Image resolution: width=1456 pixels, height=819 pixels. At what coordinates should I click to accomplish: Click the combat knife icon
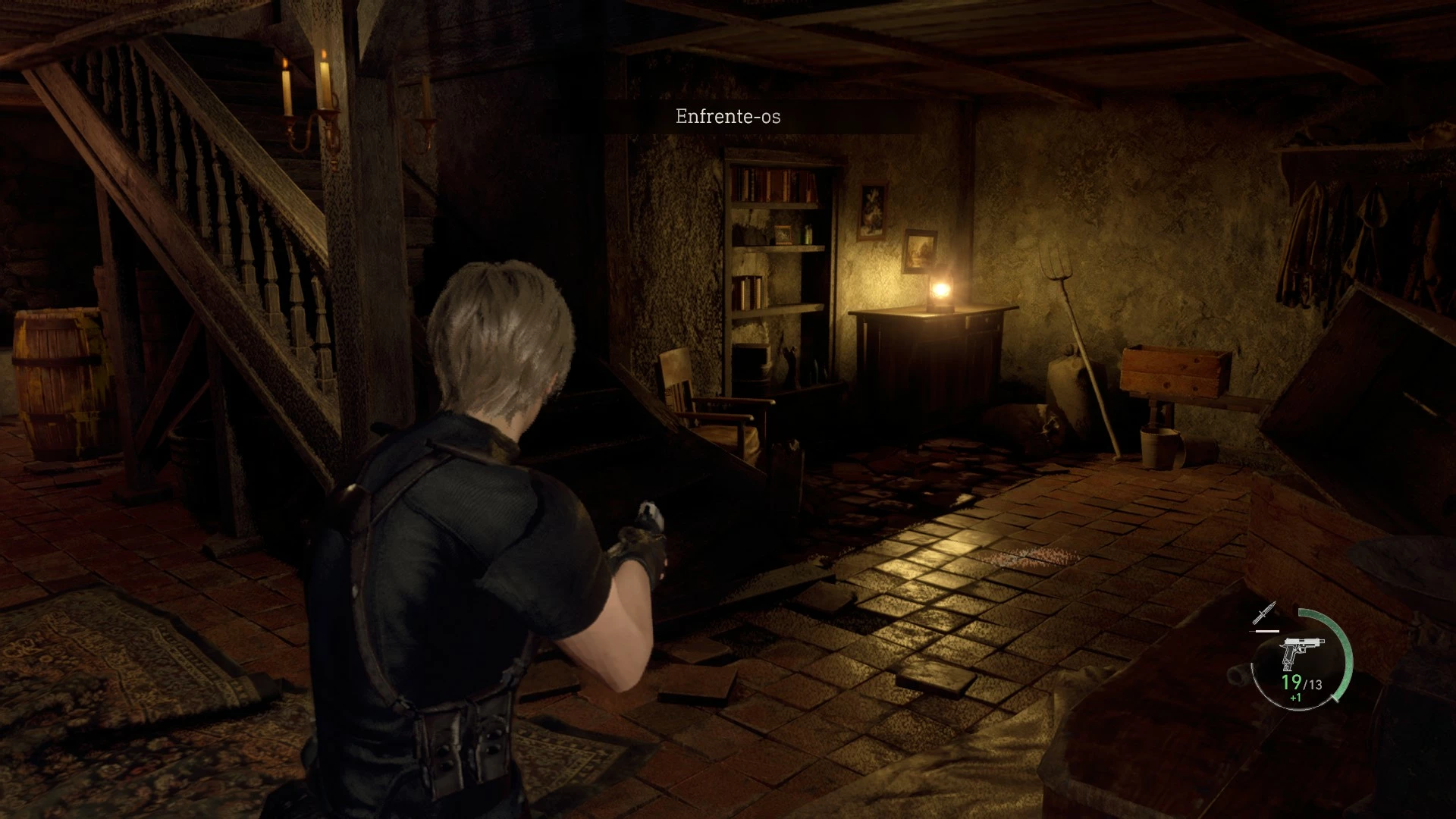[1264, 613]
